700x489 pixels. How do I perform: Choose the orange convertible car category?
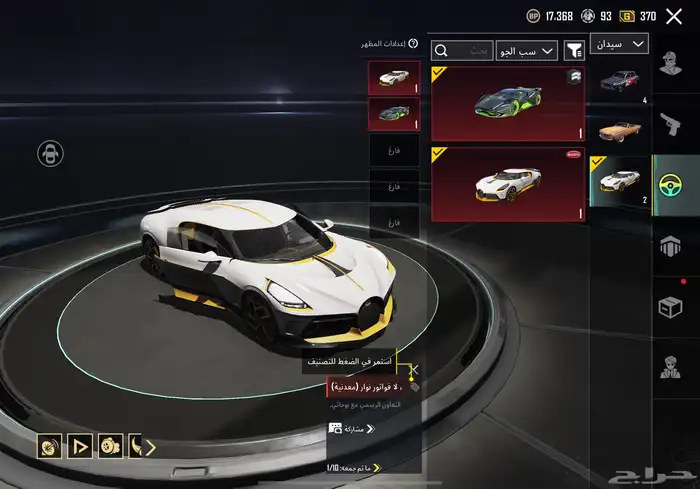pyautogui.click(x=621, y=130)
